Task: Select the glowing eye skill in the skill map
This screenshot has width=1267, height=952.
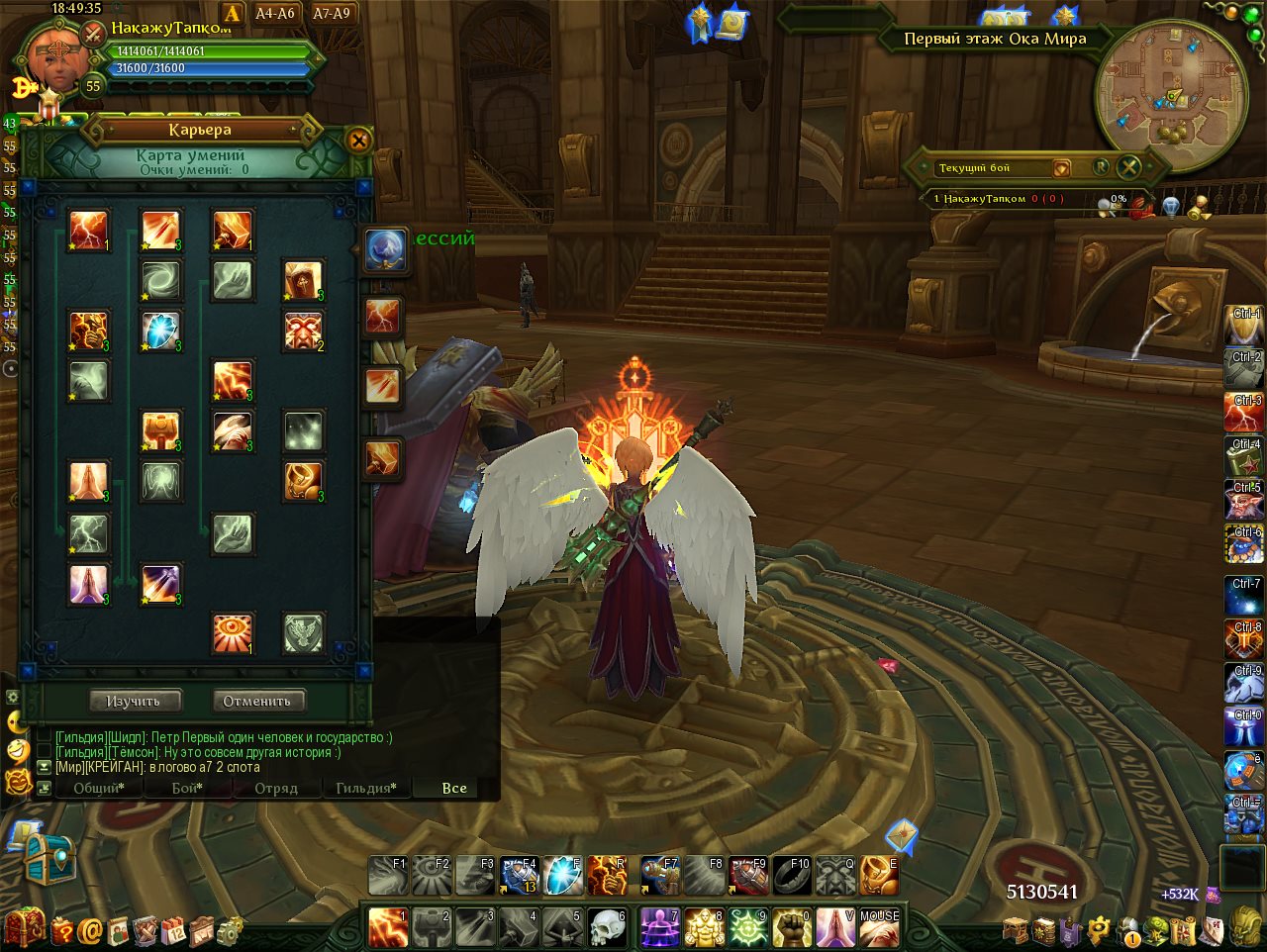Action: 233,633
